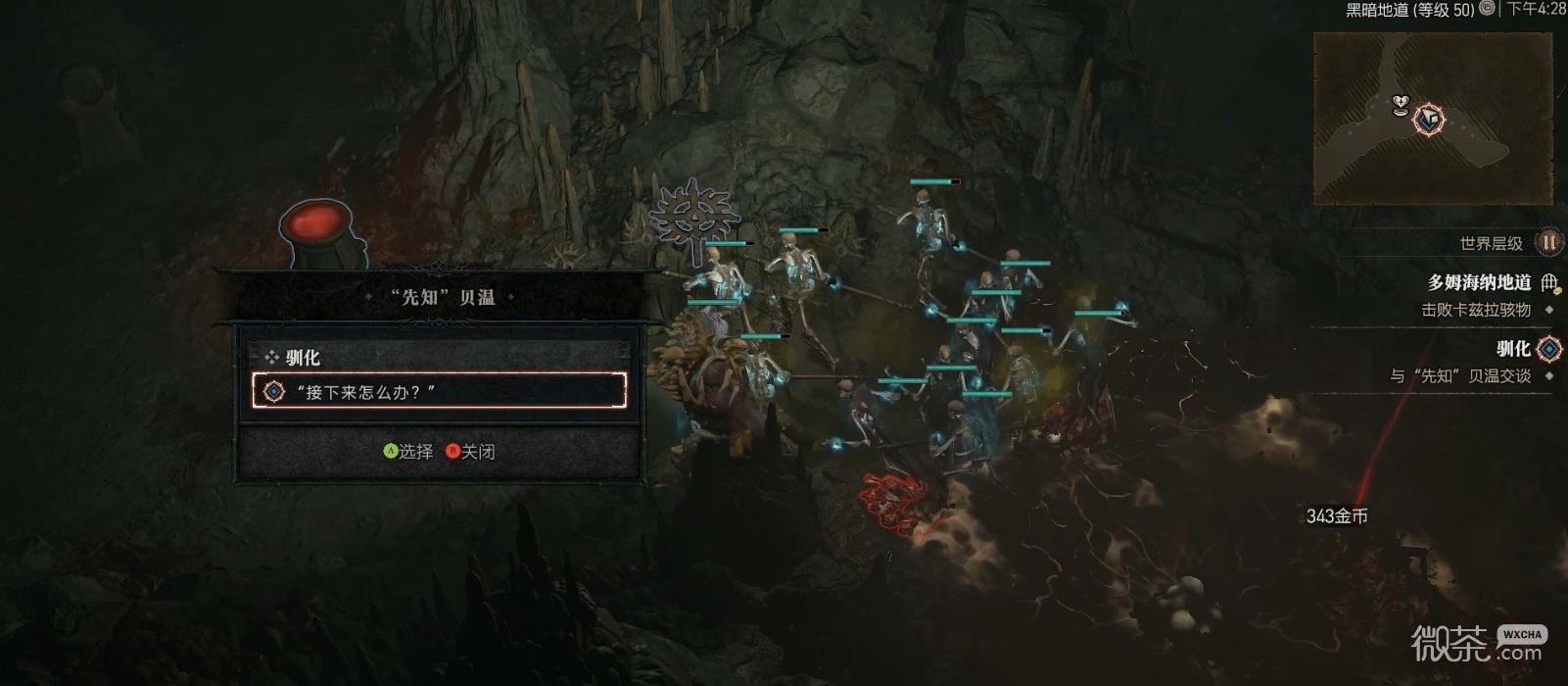Select the 驯化 quest tracker entry
Image resolution: width=1568 pixels, height=686 pixels.
pos(1512,349)
